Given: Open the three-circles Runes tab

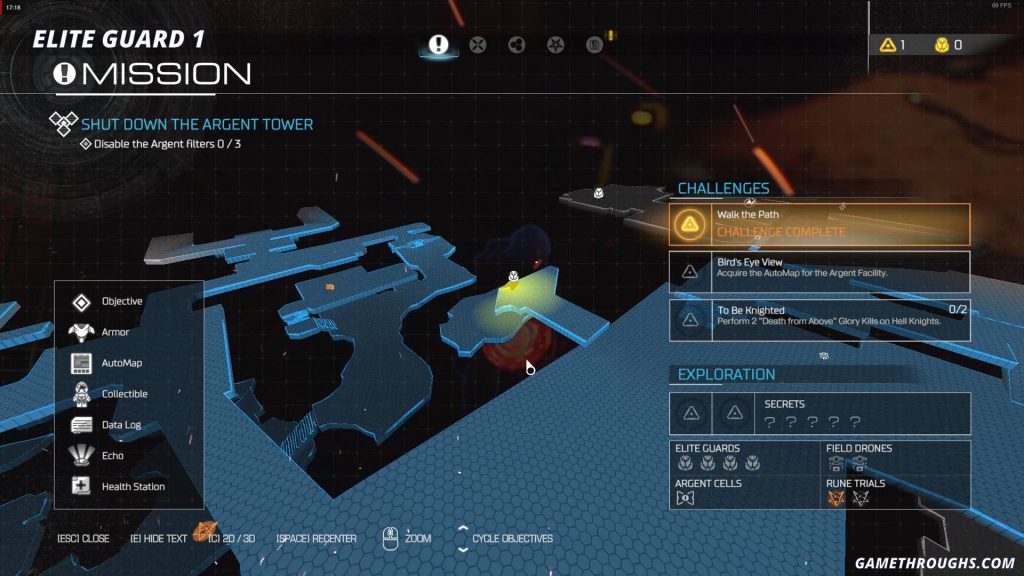Looking at the screenshot, I should (x=517, y=45).
